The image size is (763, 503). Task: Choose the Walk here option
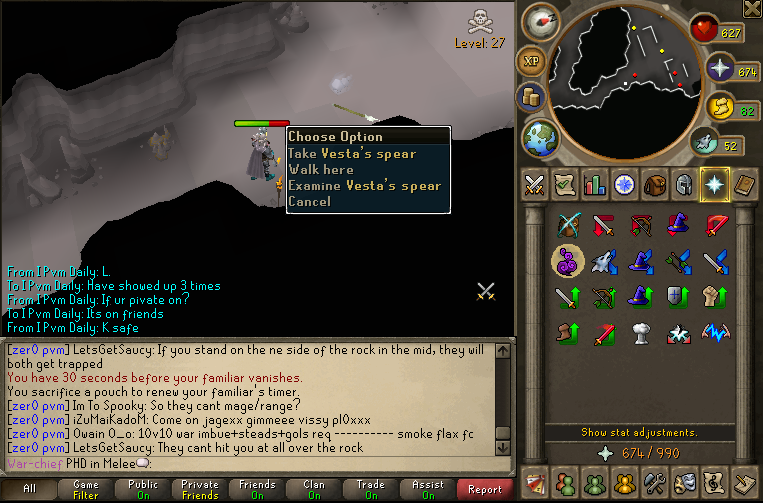320,170
